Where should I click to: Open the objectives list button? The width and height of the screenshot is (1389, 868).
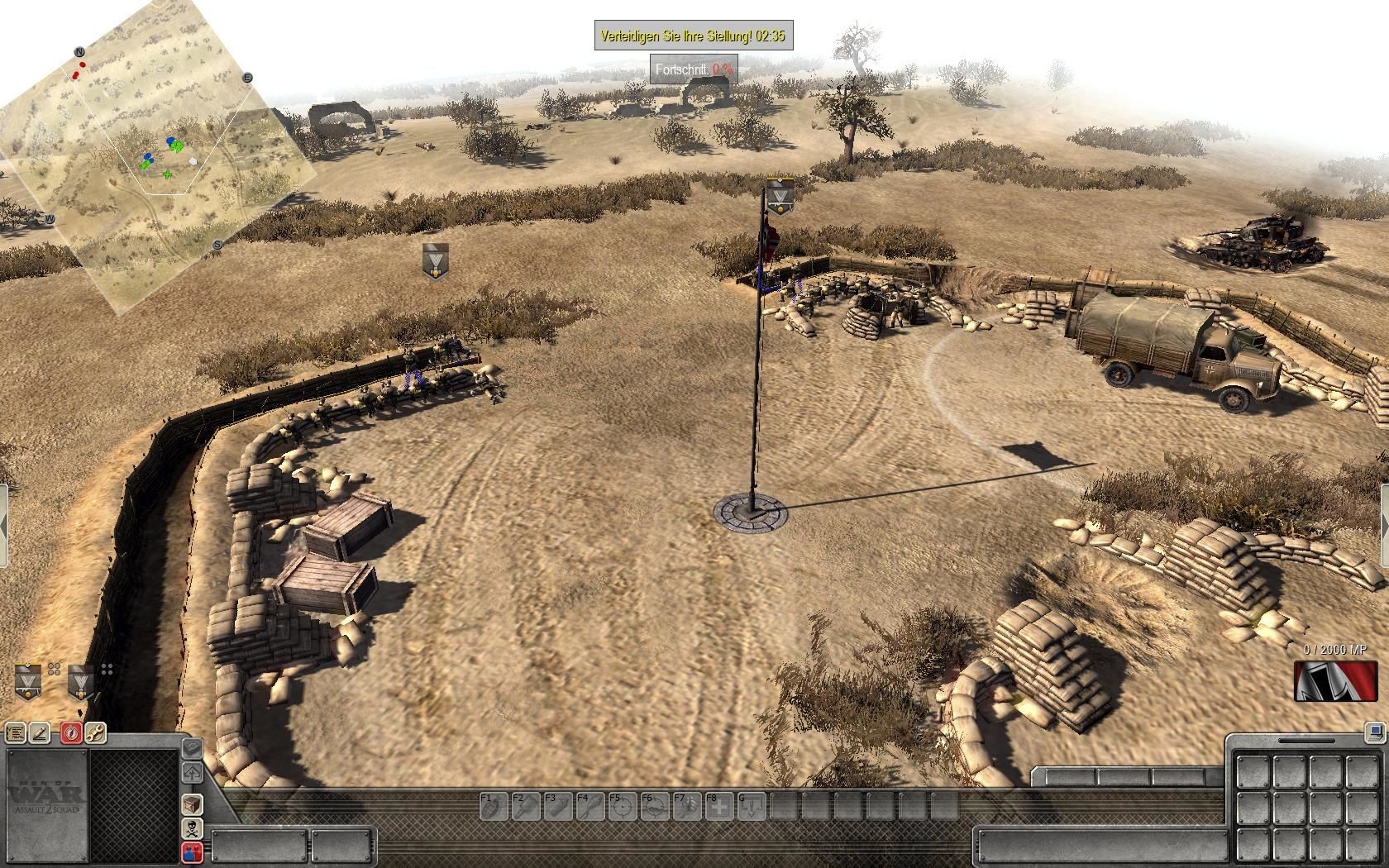point(15,732)
